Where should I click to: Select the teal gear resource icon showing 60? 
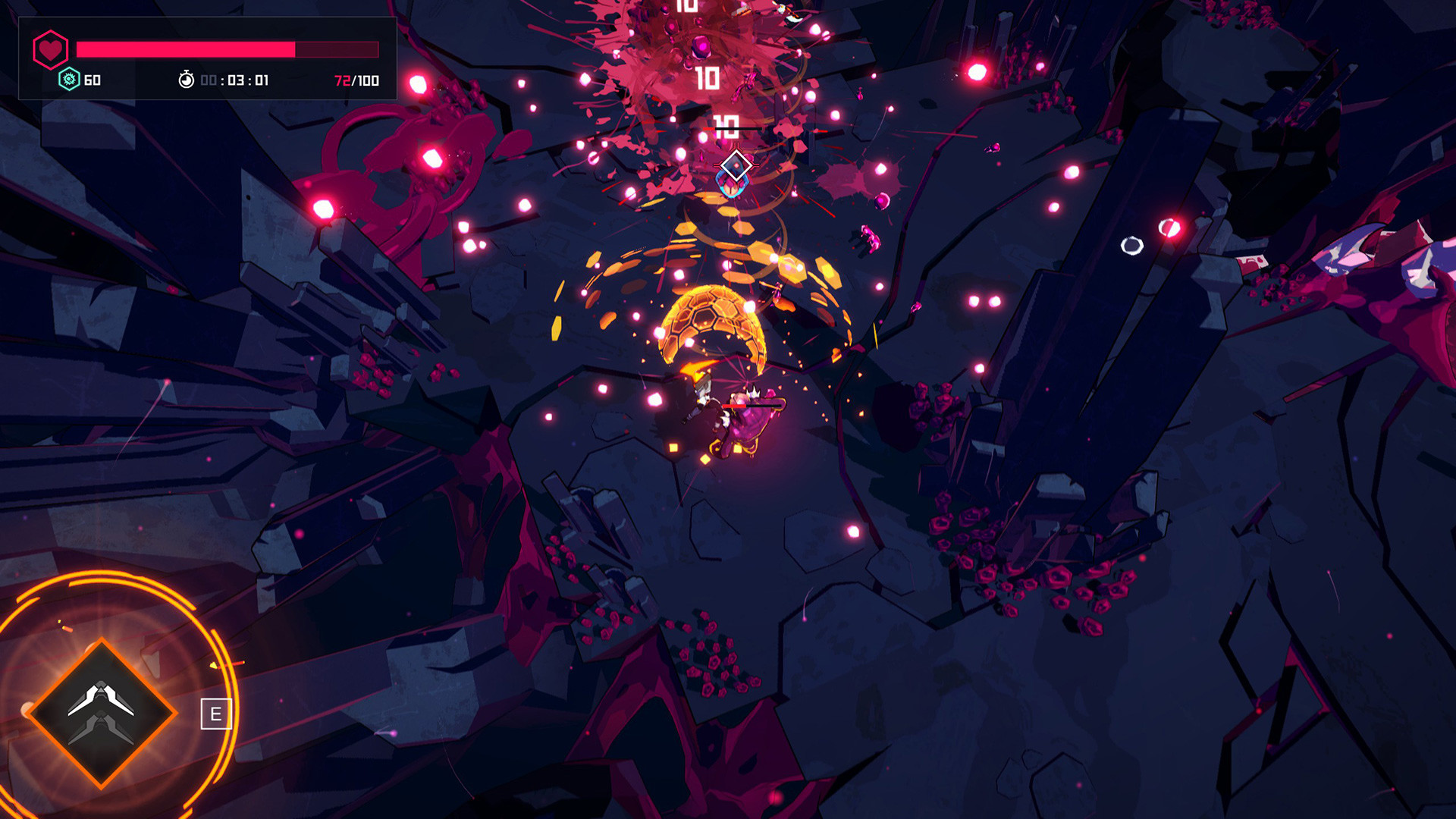pyautogui.click(x=68, y=79)
